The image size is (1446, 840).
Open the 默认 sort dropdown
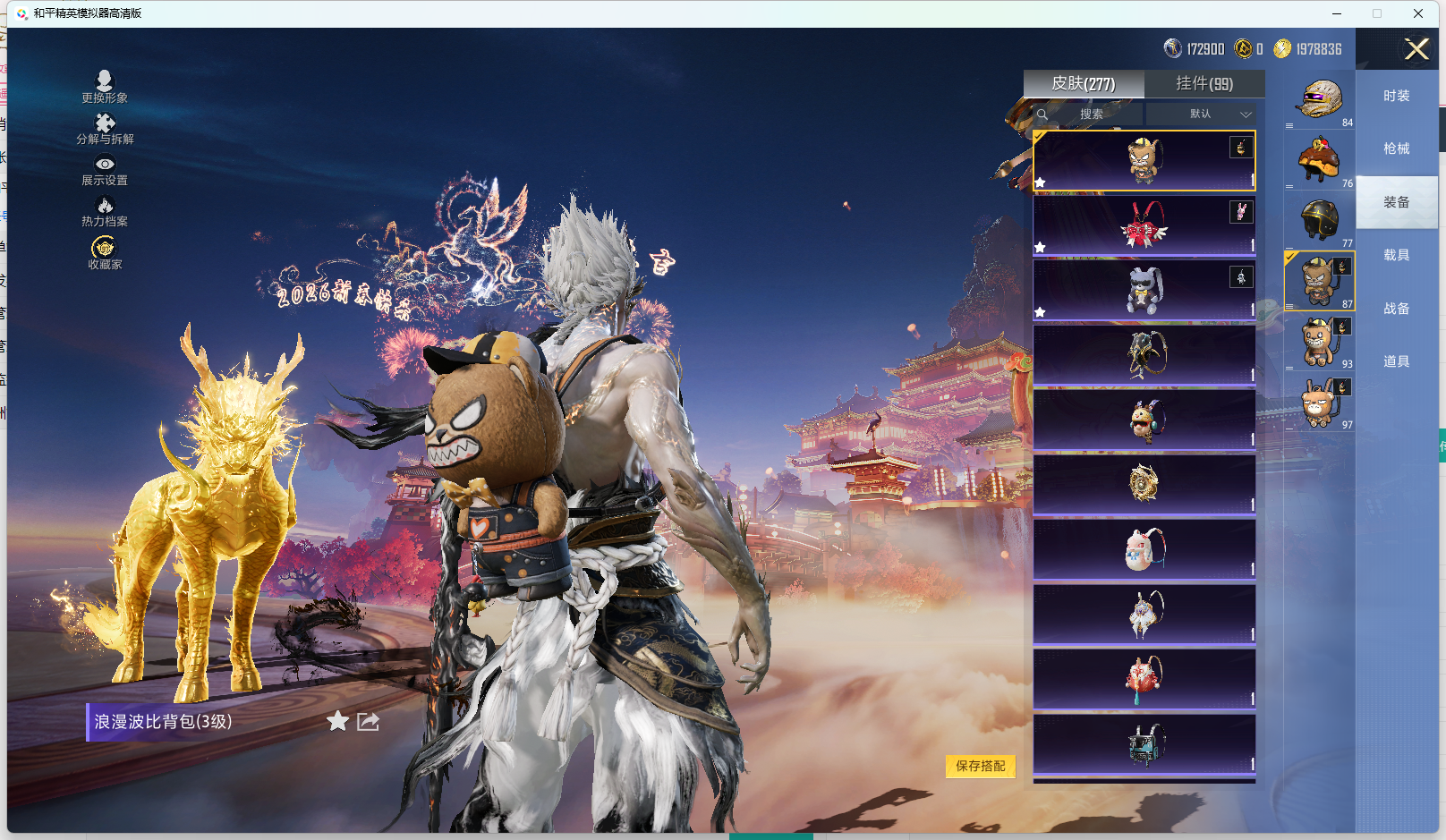tap(1202, 115)
